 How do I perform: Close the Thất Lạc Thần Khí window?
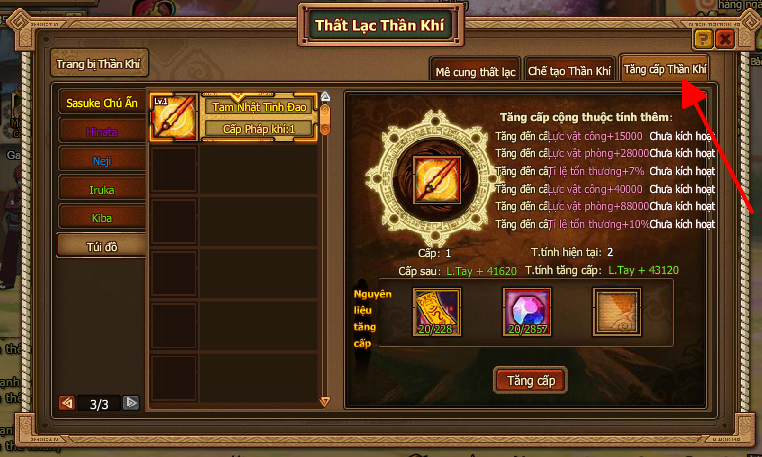click(725, 39)
